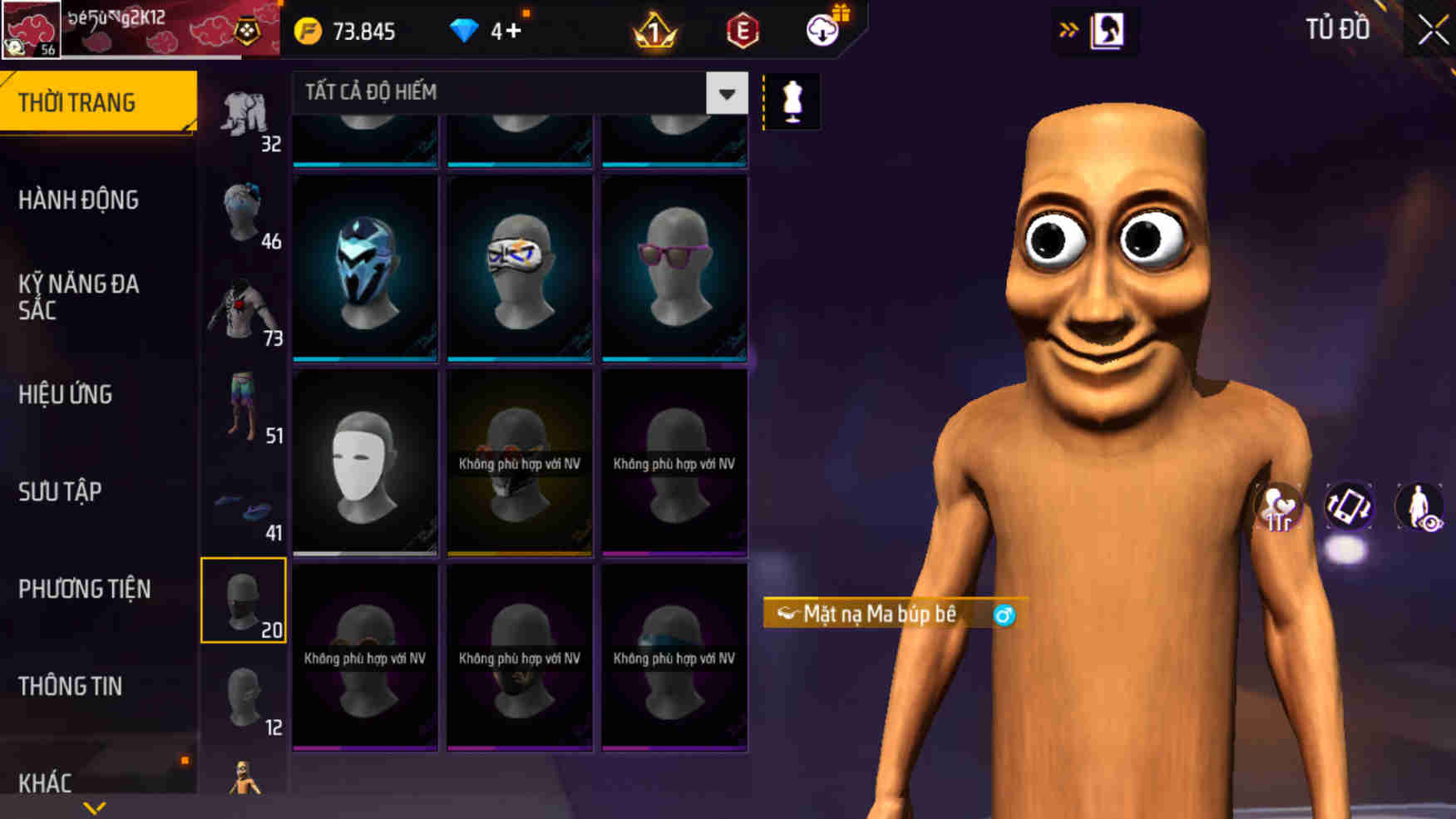Open the rank crown badge

654,32
